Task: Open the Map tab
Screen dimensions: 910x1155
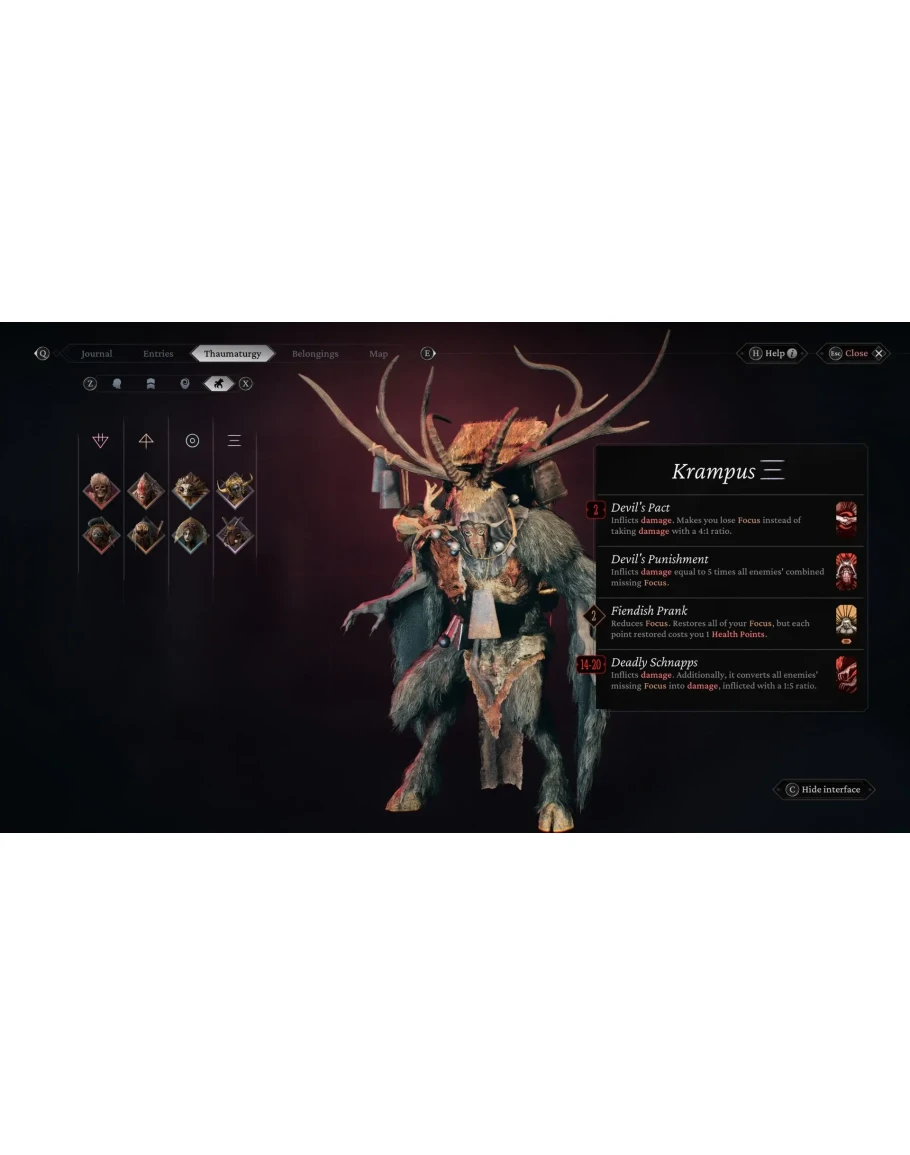Action: pos(378,354)
